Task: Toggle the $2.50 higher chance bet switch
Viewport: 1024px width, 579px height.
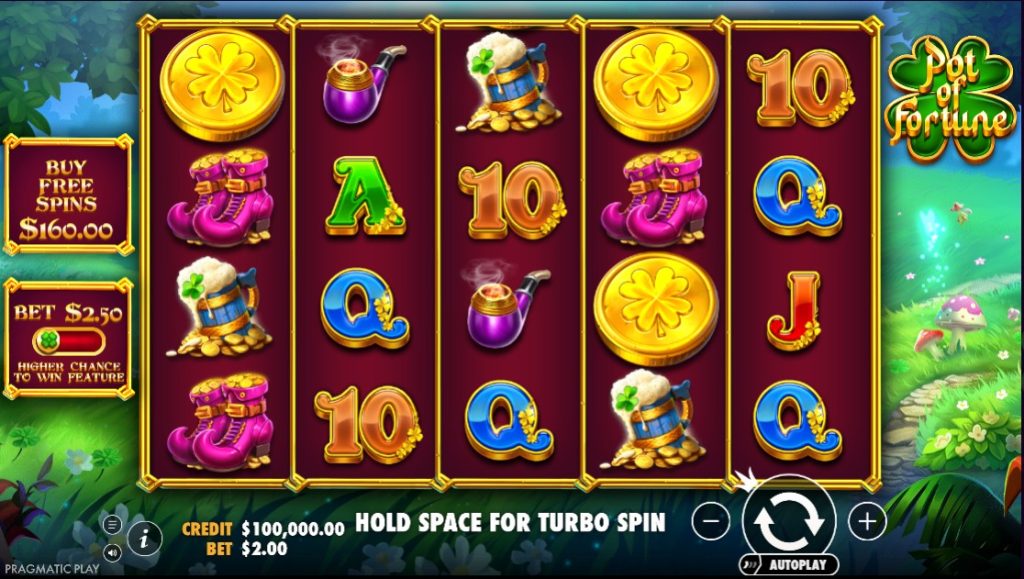Action: [x=67, y=341]
